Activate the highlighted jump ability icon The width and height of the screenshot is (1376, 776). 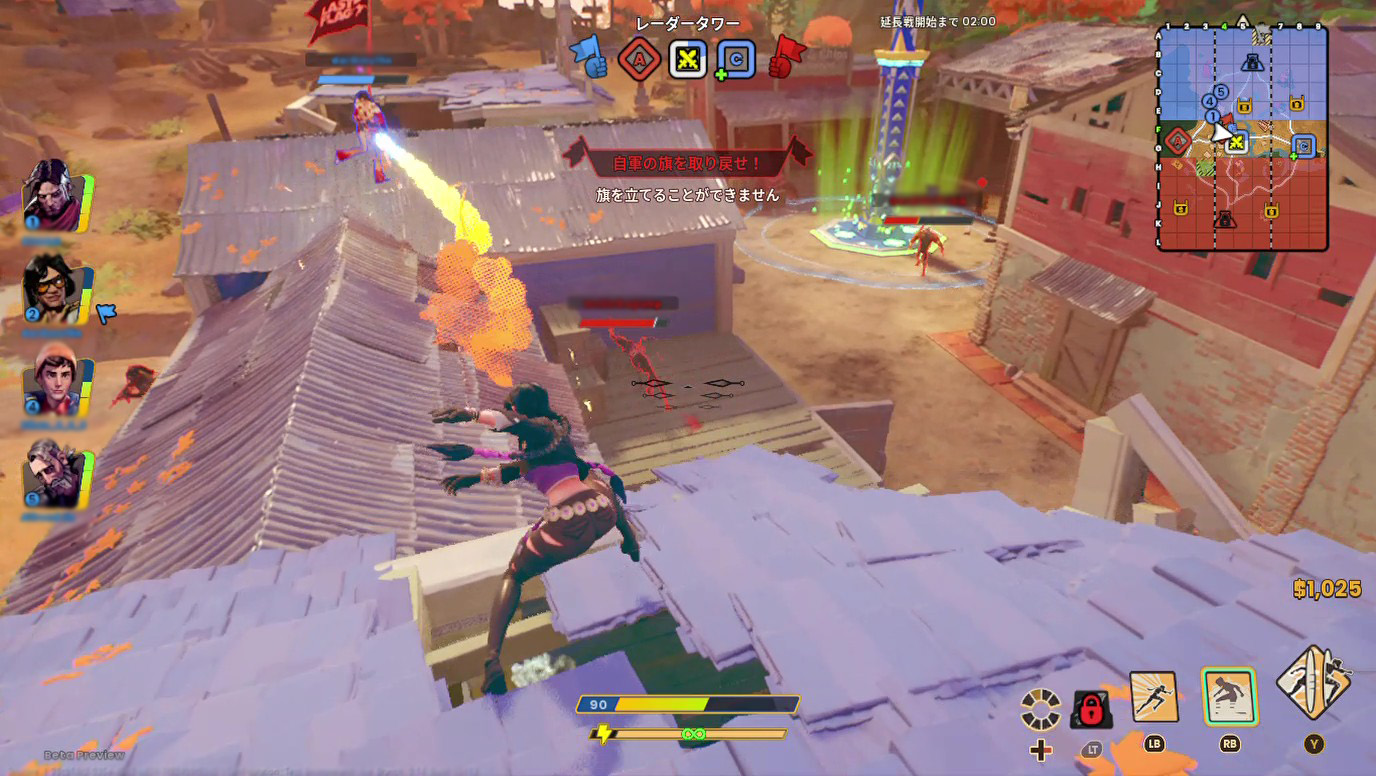click(x=1229, y=697)
